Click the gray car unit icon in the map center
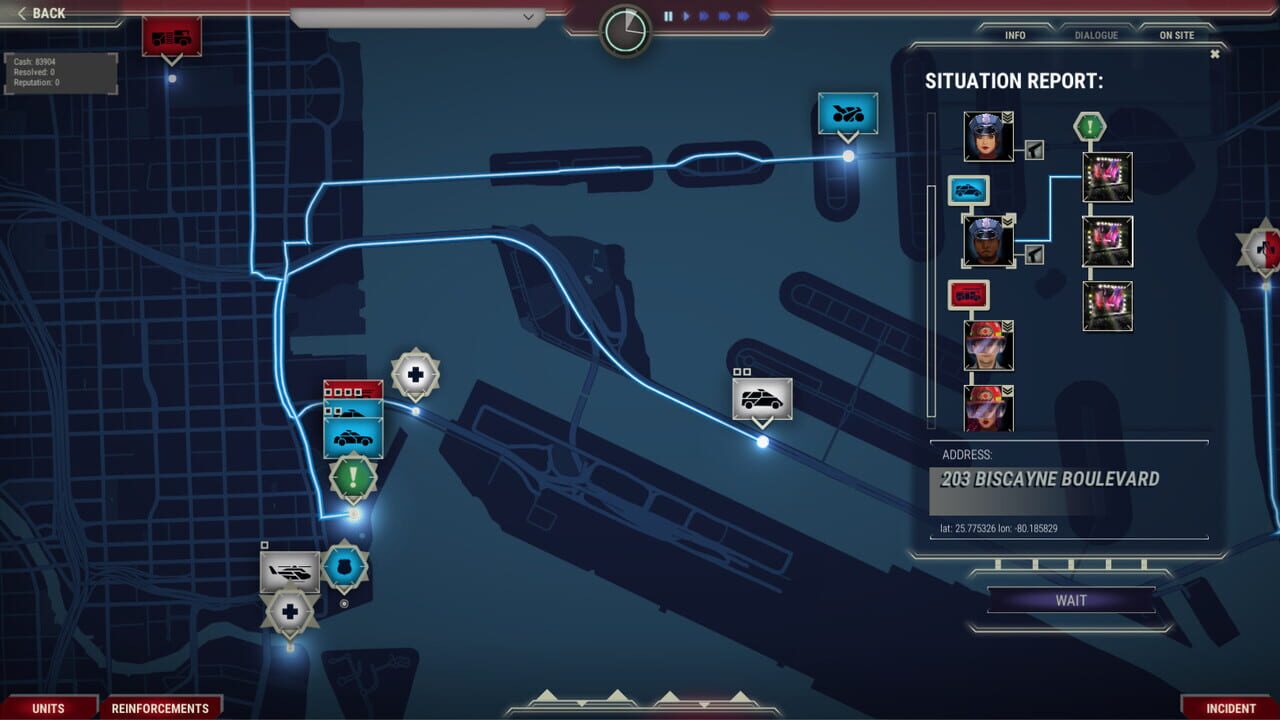1280x720 pixels. 763,398
